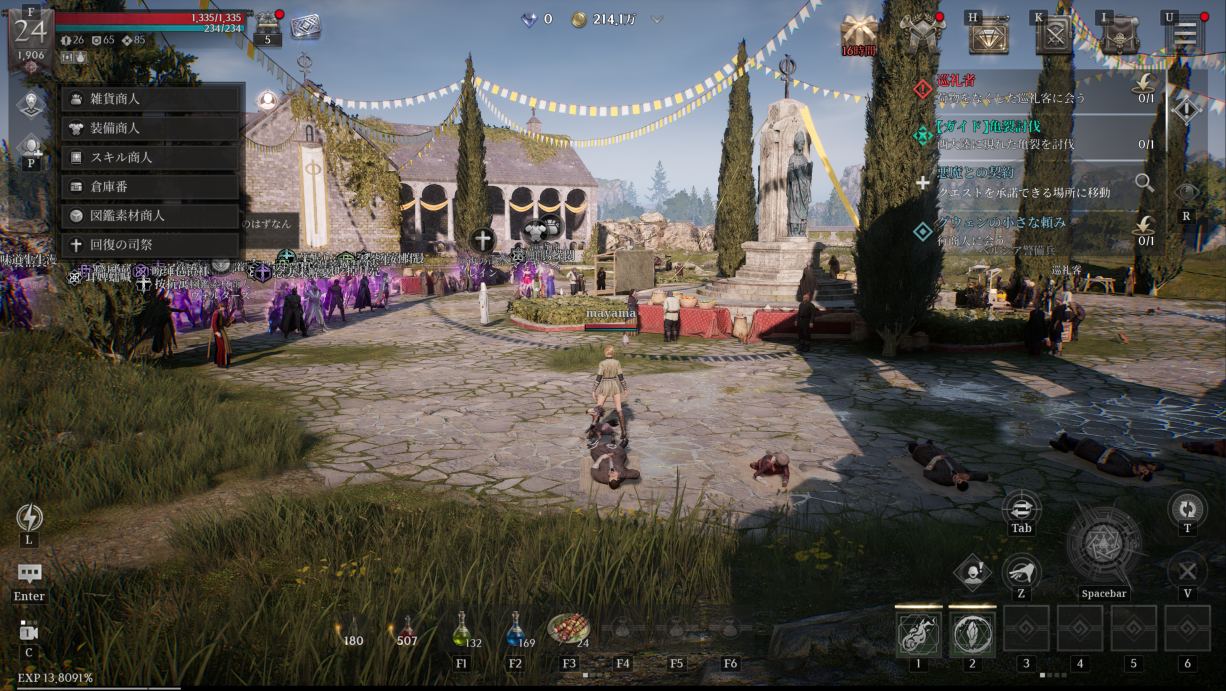Use the green potion in the quickbar
Screen dimensions: 1226x691
[x=461, y=631]
